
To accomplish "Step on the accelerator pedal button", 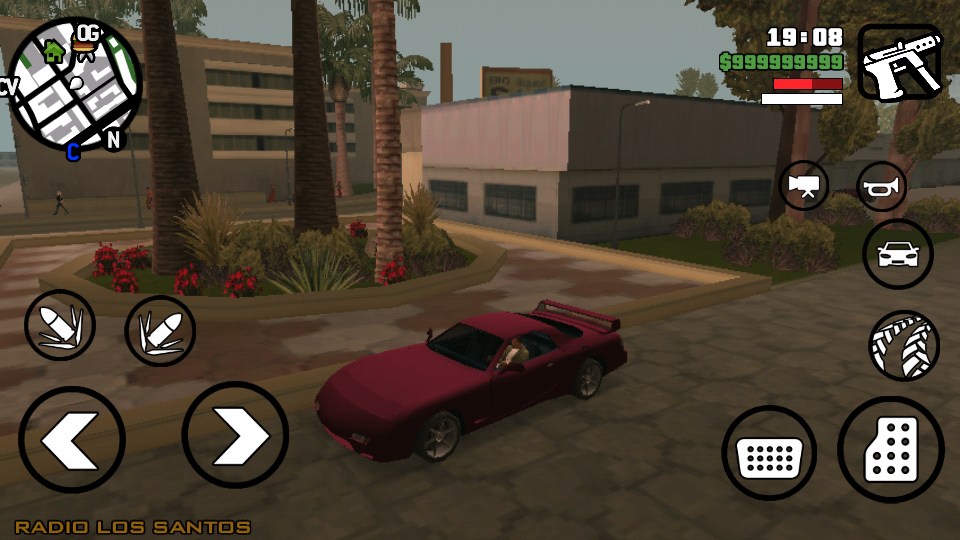I will pyautogui.click(x=890, y=449).
